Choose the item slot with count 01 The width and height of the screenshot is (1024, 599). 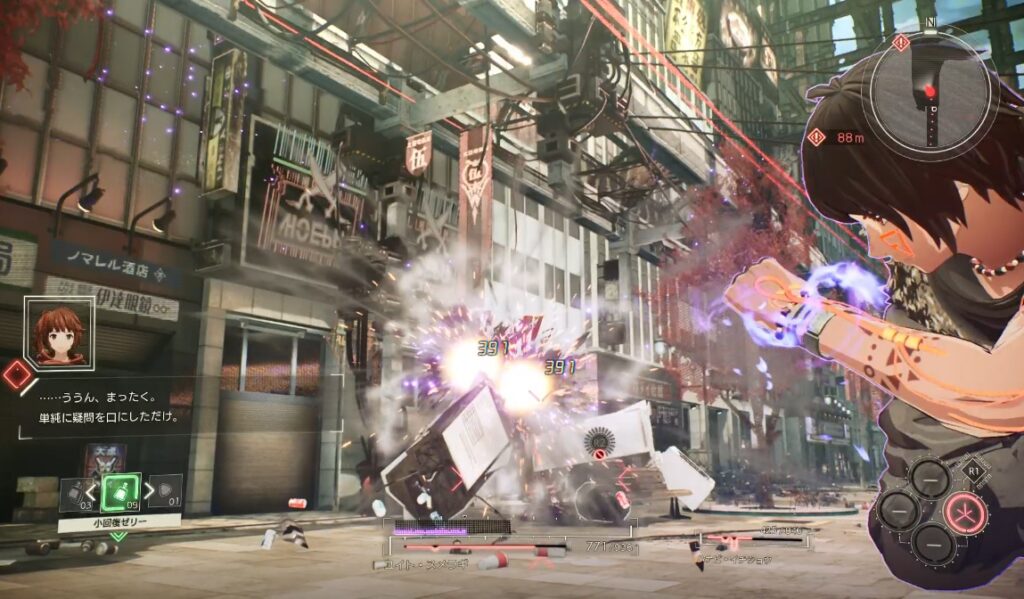point(167,492)
